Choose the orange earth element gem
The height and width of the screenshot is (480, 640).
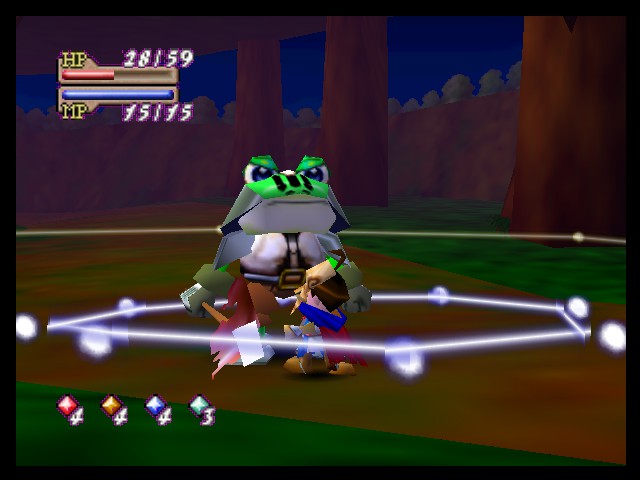pyautogui.click(x=111, y=405)
